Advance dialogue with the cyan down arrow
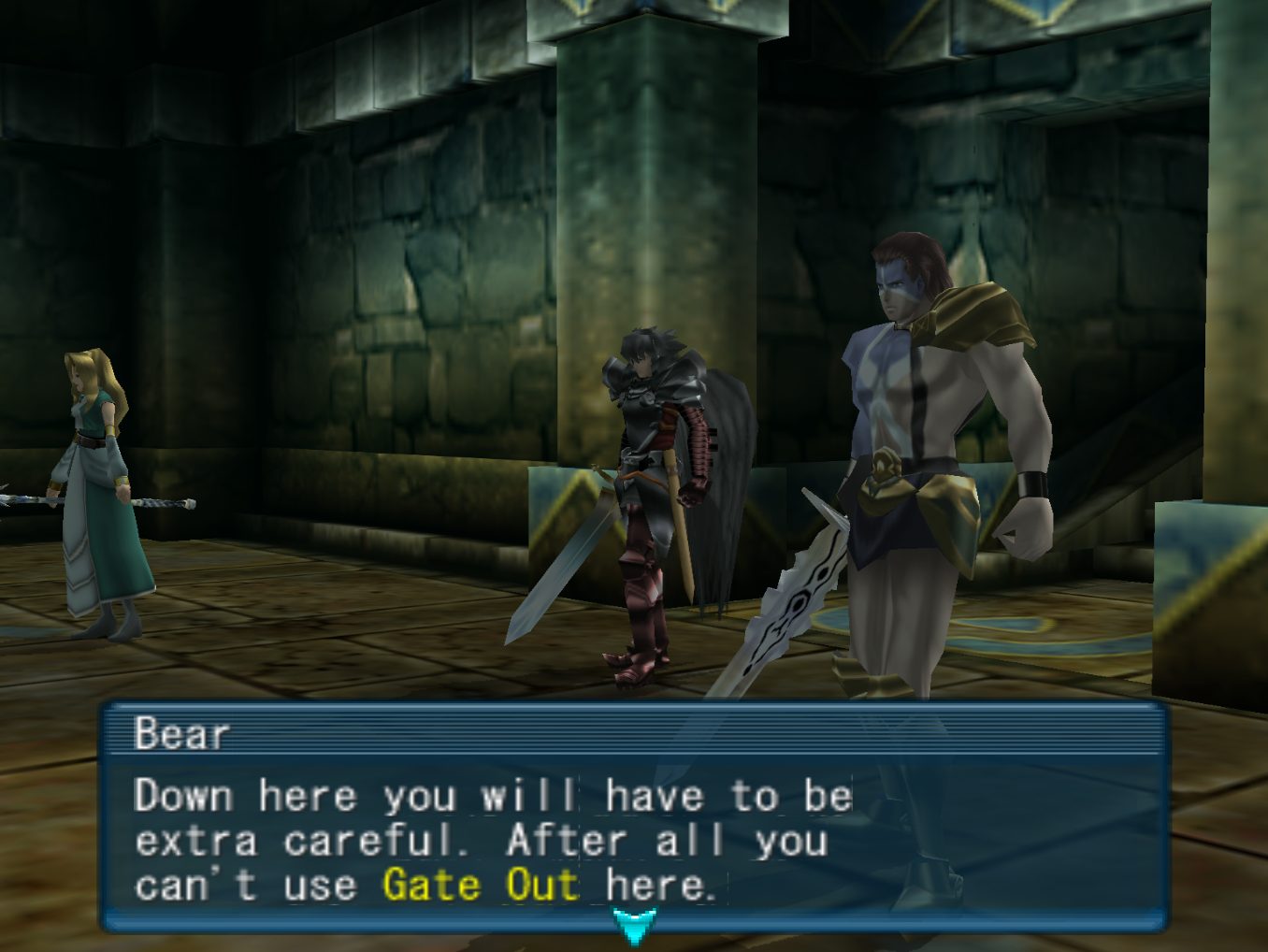This screenshot has height=952, width=1268. (x=634, y=924)
